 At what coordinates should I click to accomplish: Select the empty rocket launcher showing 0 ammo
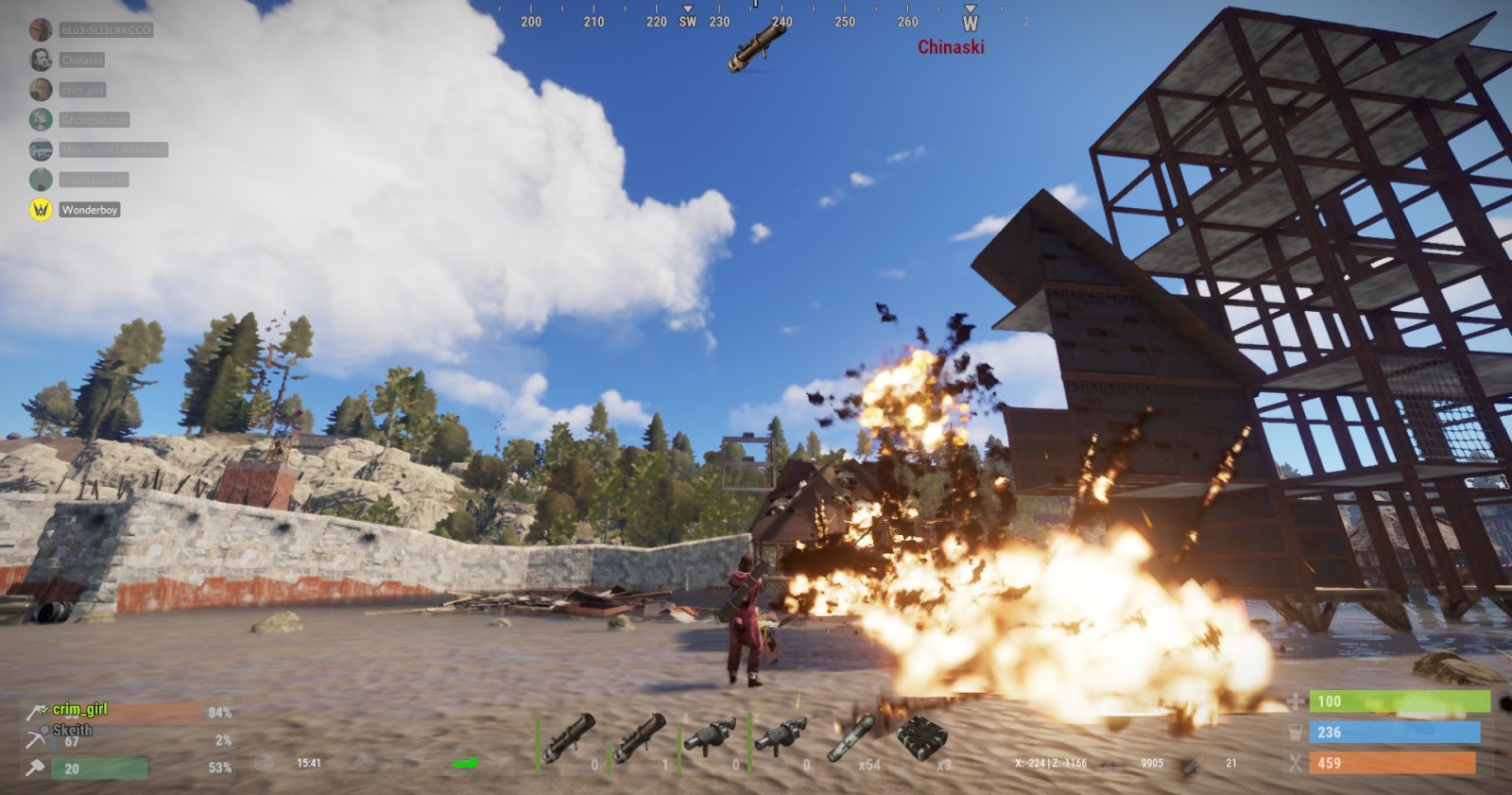point(569,739)
